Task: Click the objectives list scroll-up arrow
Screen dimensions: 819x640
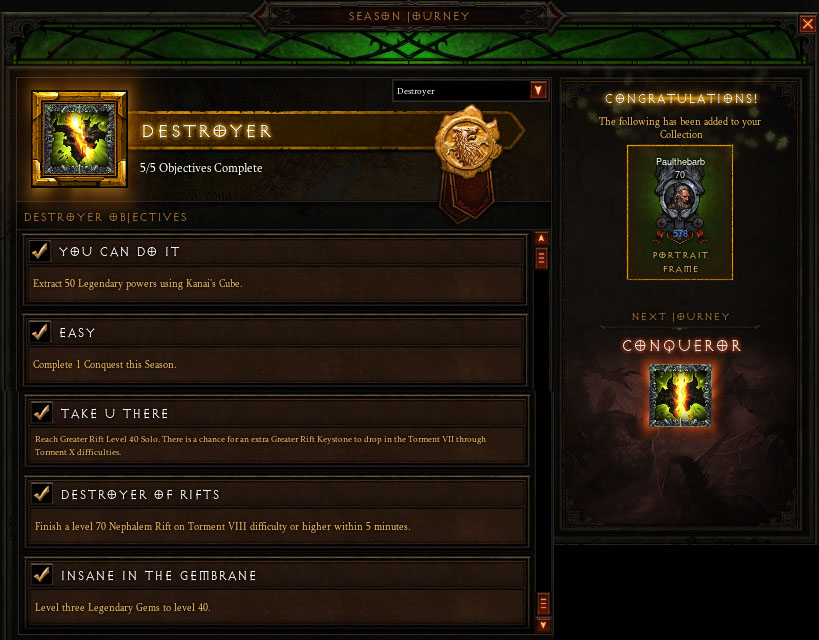Action: coord(542,239)
